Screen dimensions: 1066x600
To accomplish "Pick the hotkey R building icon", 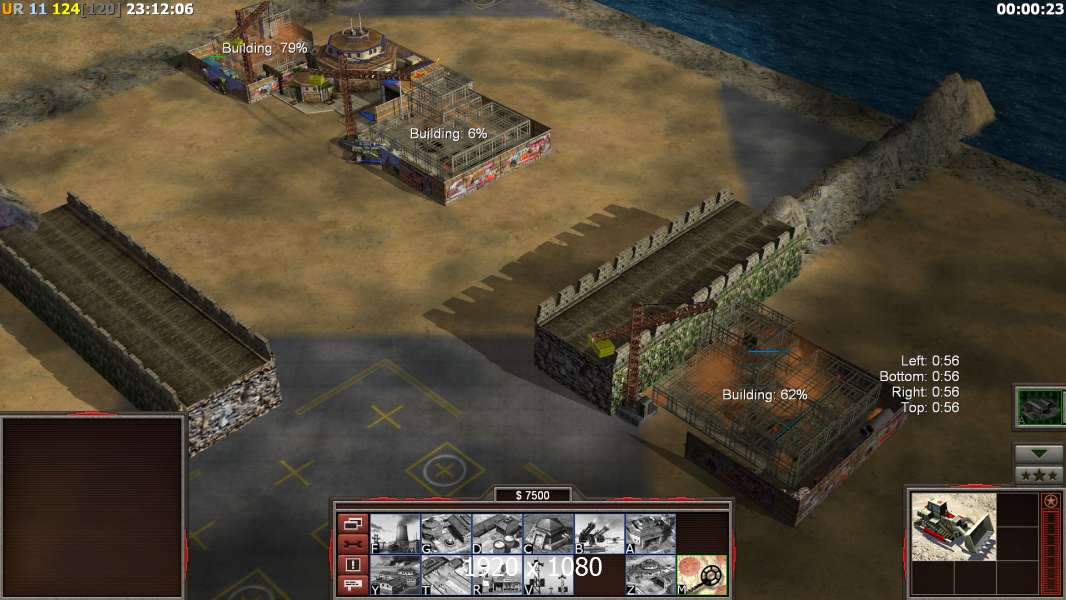I will 497,575.
